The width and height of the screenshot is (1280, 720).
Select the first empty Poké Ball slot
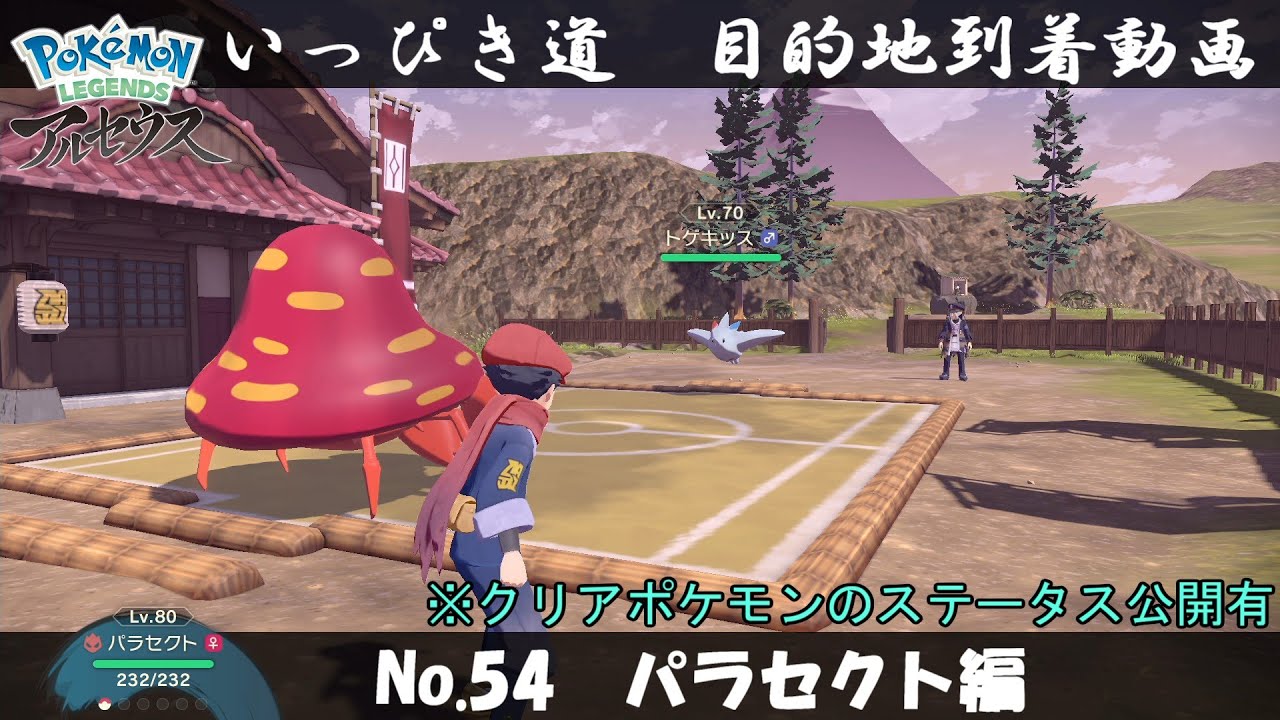pyautogui.click(x=124, y=705)
